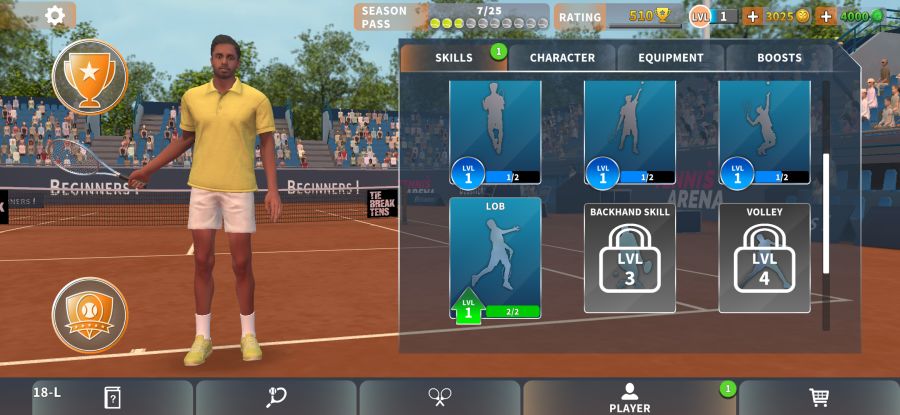This screenshot has height=415, width=900.
Task: Switch to the Character tab
Action: (562, 58)
